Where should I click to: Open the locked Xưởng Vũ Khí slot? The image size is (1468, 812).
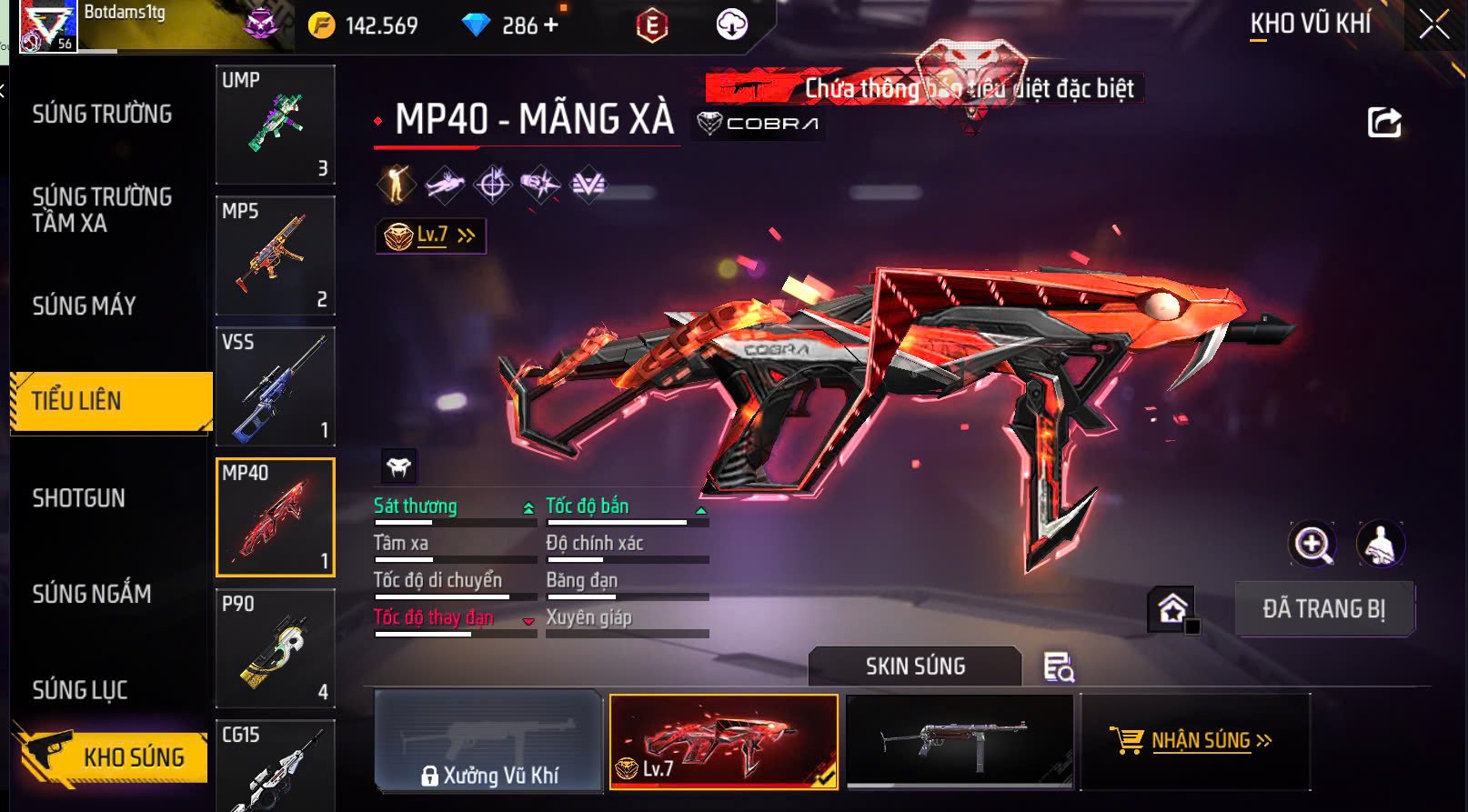click(489, 741)
